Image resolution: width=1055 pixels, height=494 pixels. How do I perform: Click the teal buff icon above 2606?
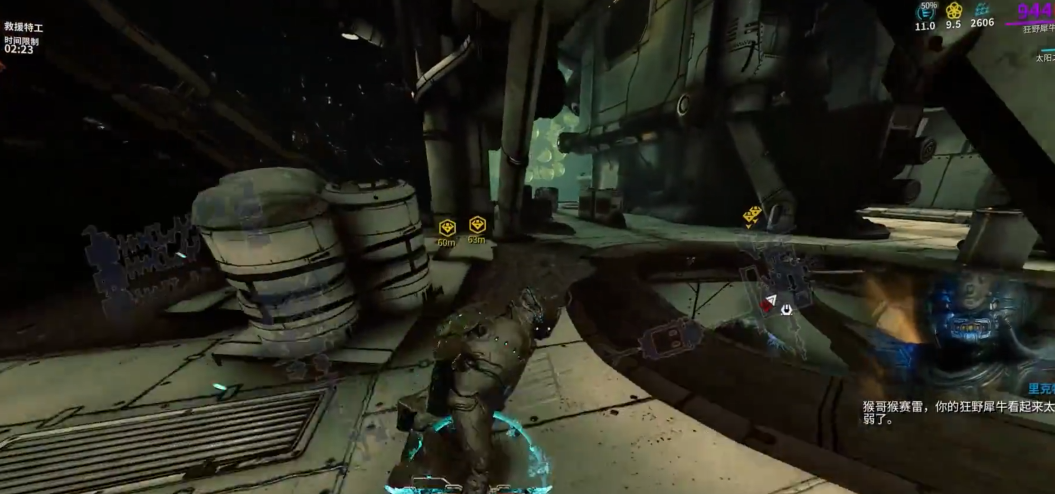pyautogui.click(x=982, y=9)
